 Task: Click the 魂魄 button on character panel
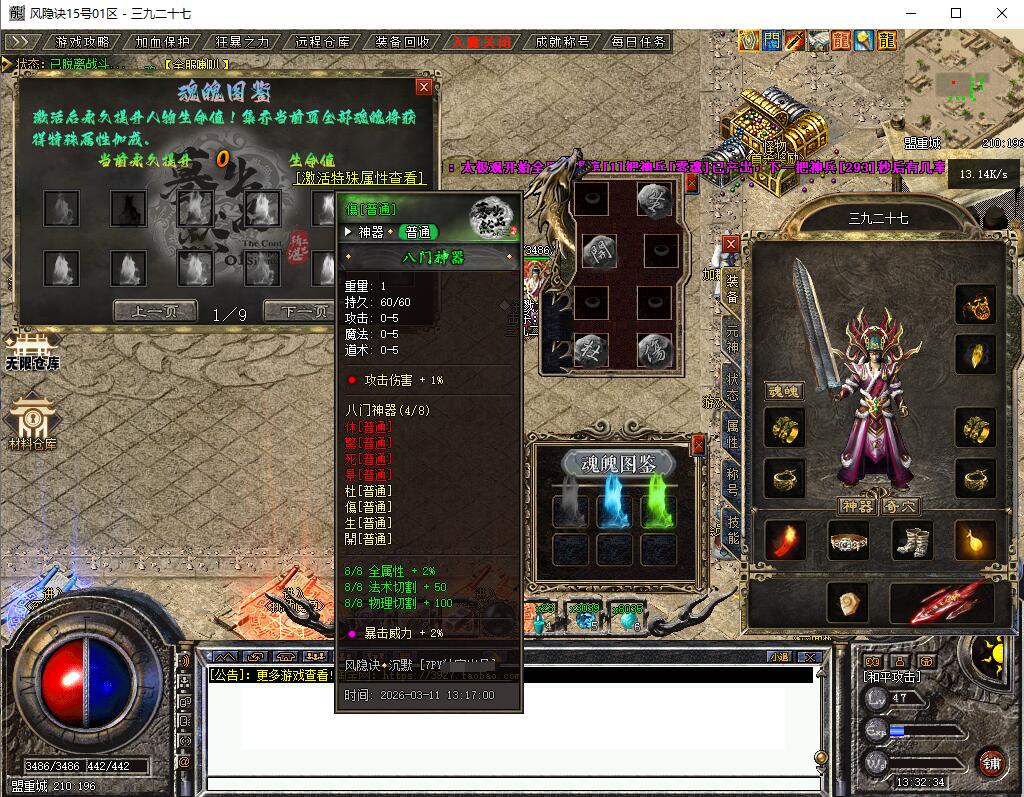[x=785, y=391]
